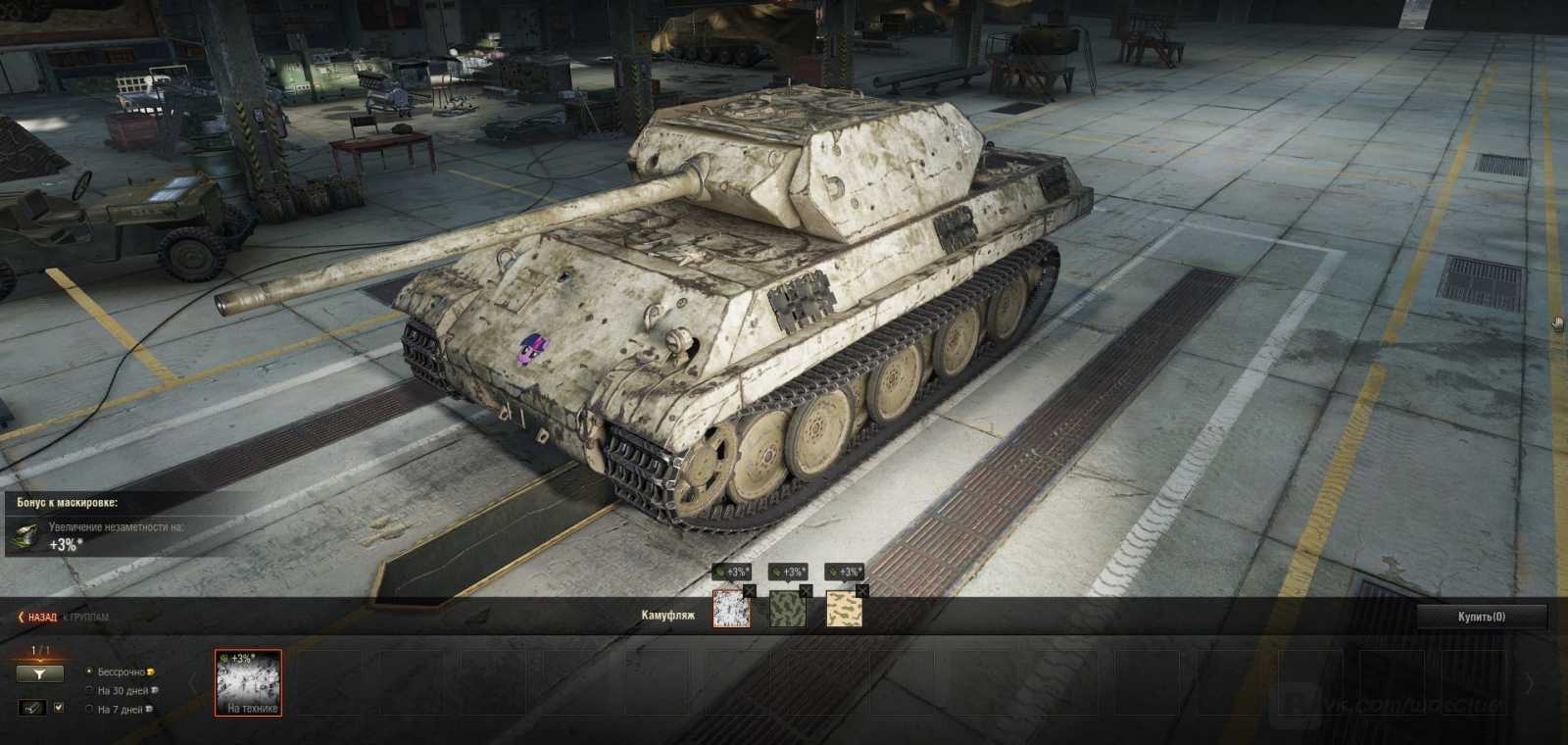Remove the desert camouflage with its X
The image size is (1568, 745).
click(861, 590)
